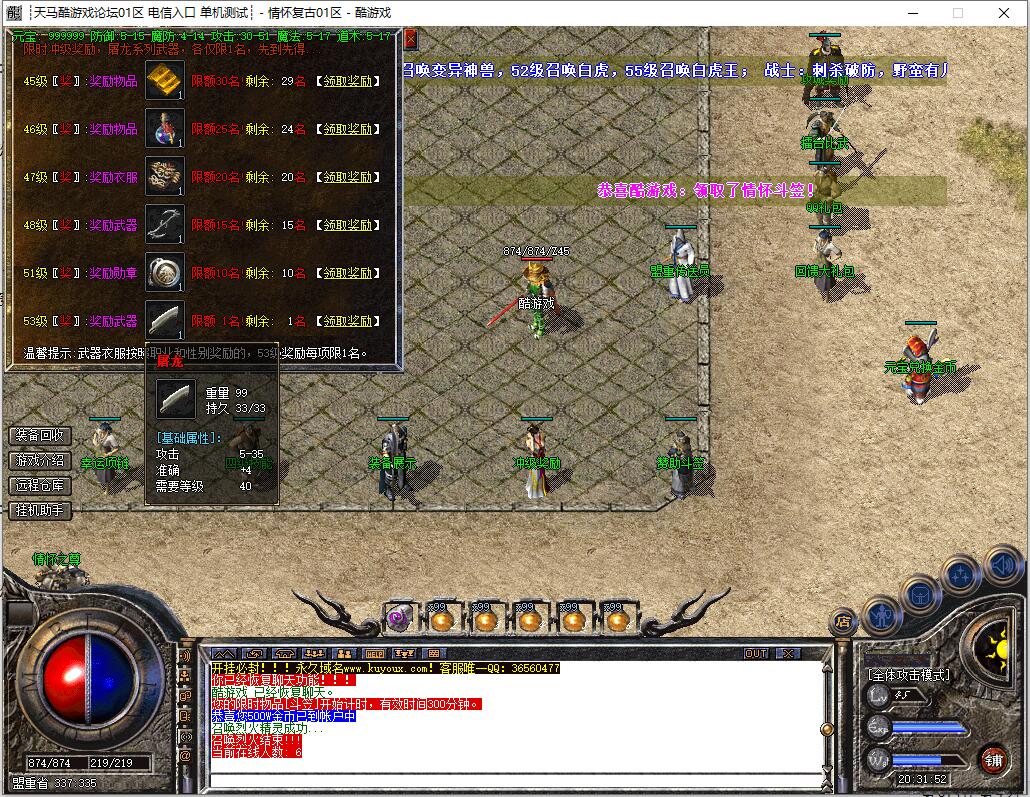
Task: Claim the level 47 clothing reward
Action: coord(347,177)
